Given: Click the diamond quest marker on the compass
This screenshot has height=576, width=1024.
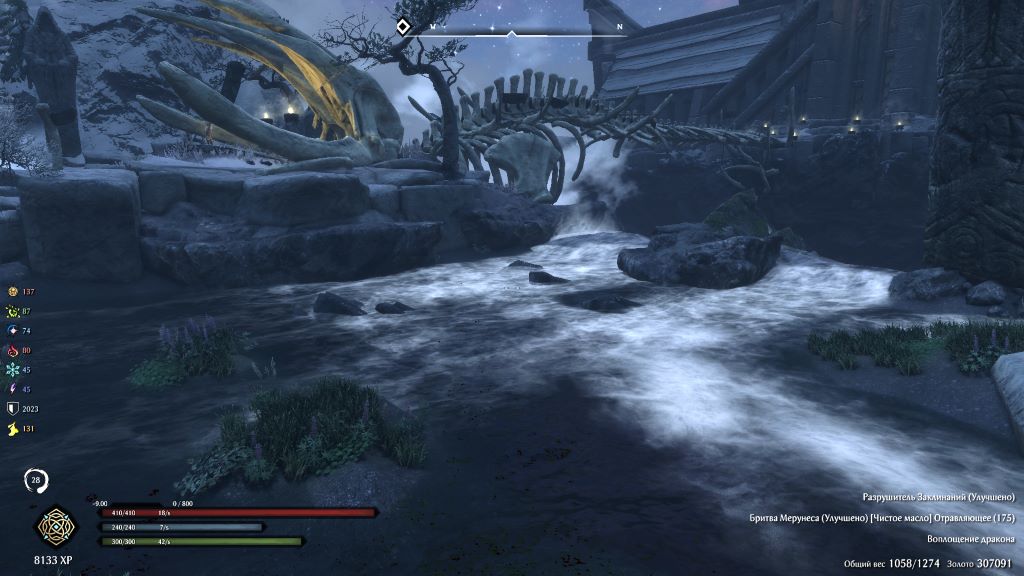Looking at the screenshot, I should 402,27.
